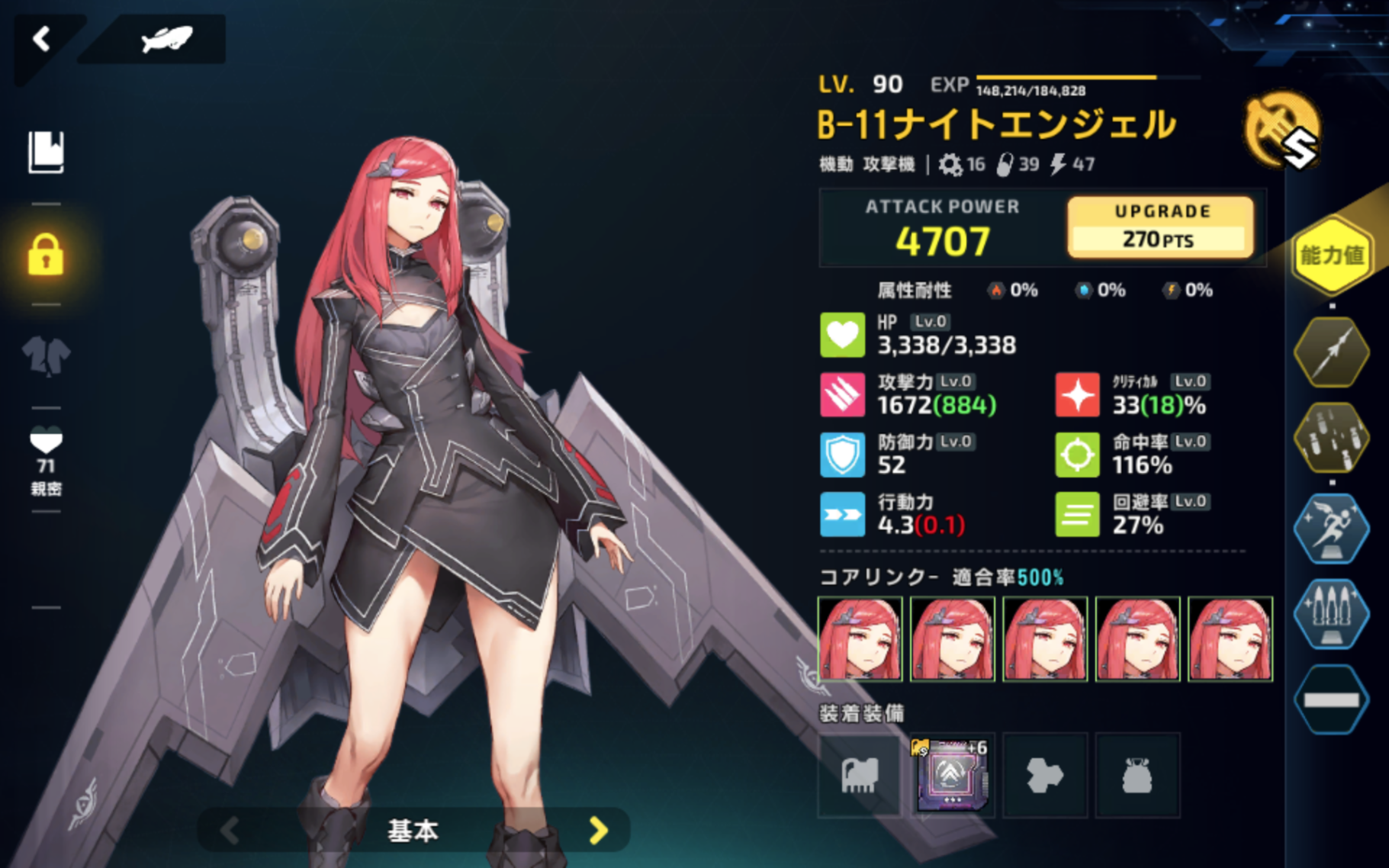Select the triple bullets passive hexagon
Viewport: 1389px width, 868px height.
(1331, 614)
